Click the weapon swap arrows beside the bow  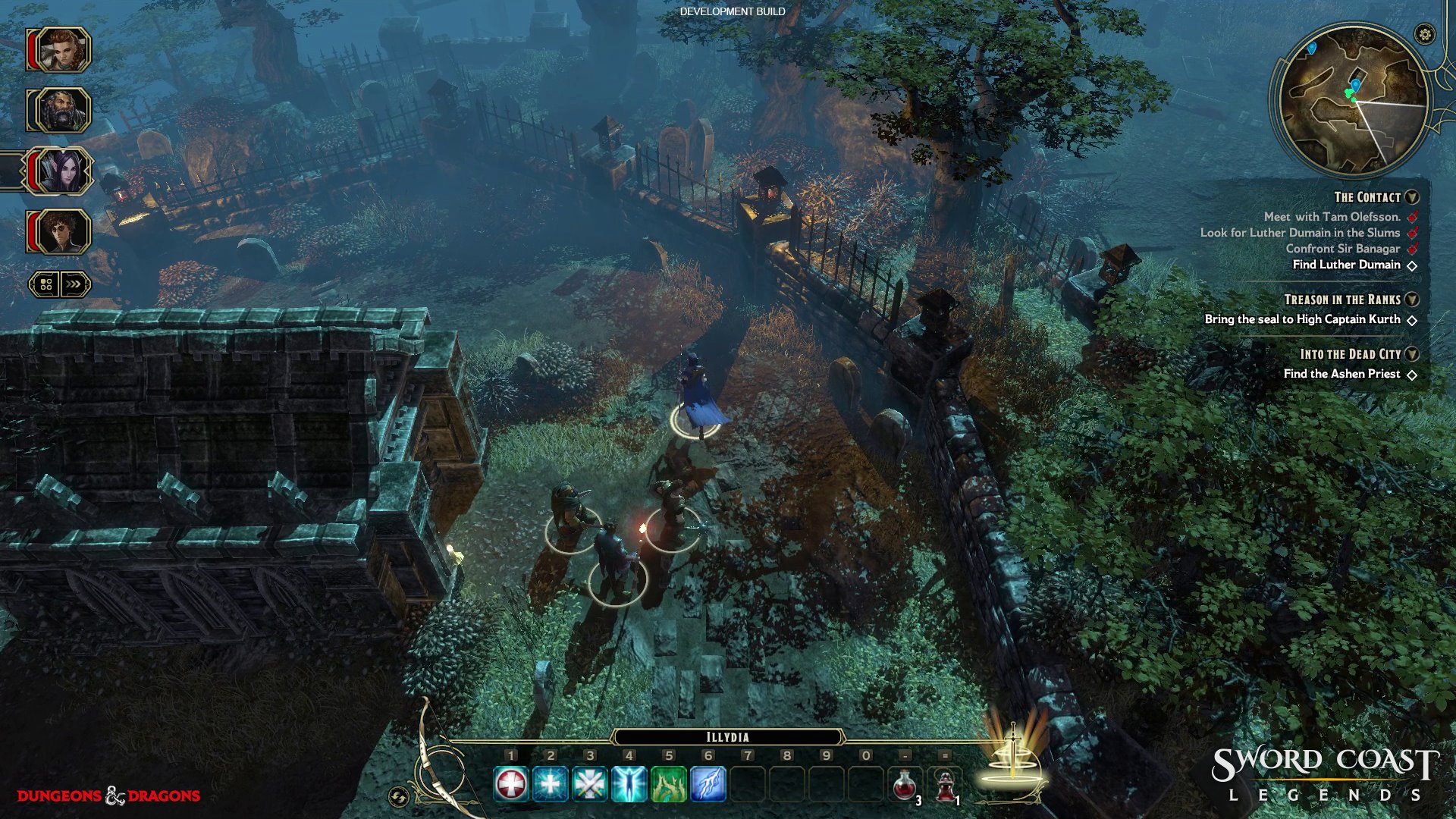[x=399, y=796]
